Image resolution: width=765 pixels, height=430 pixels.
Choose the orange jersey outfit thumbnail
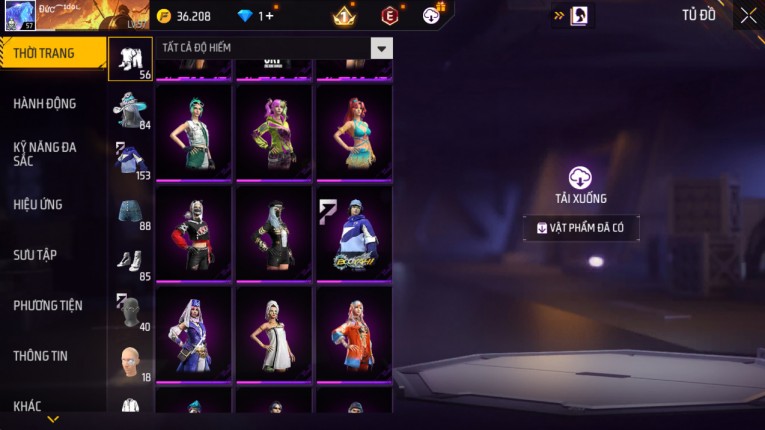354,334
